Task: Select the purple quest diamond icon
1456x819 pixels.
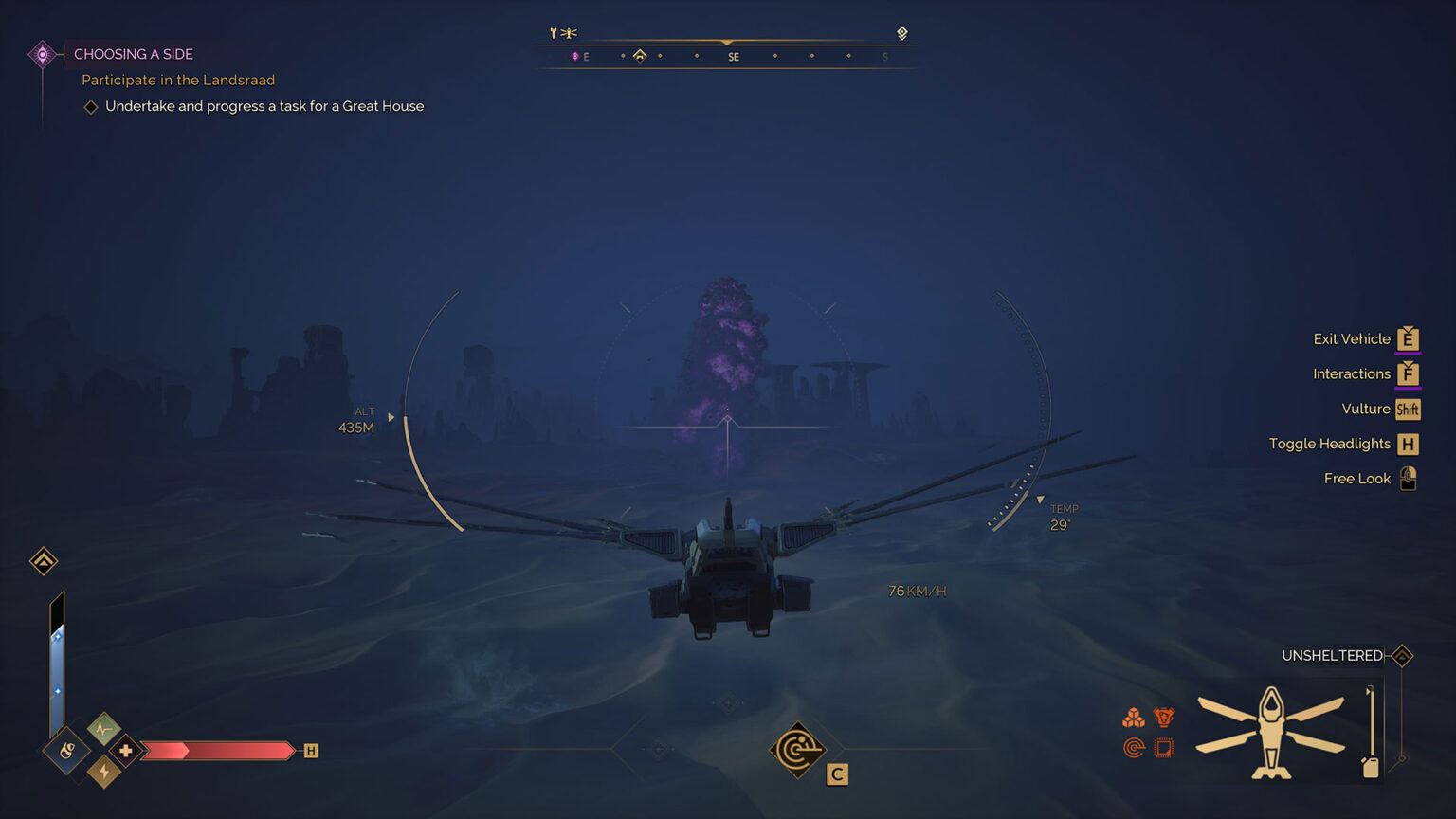Action: coord(42,54)
